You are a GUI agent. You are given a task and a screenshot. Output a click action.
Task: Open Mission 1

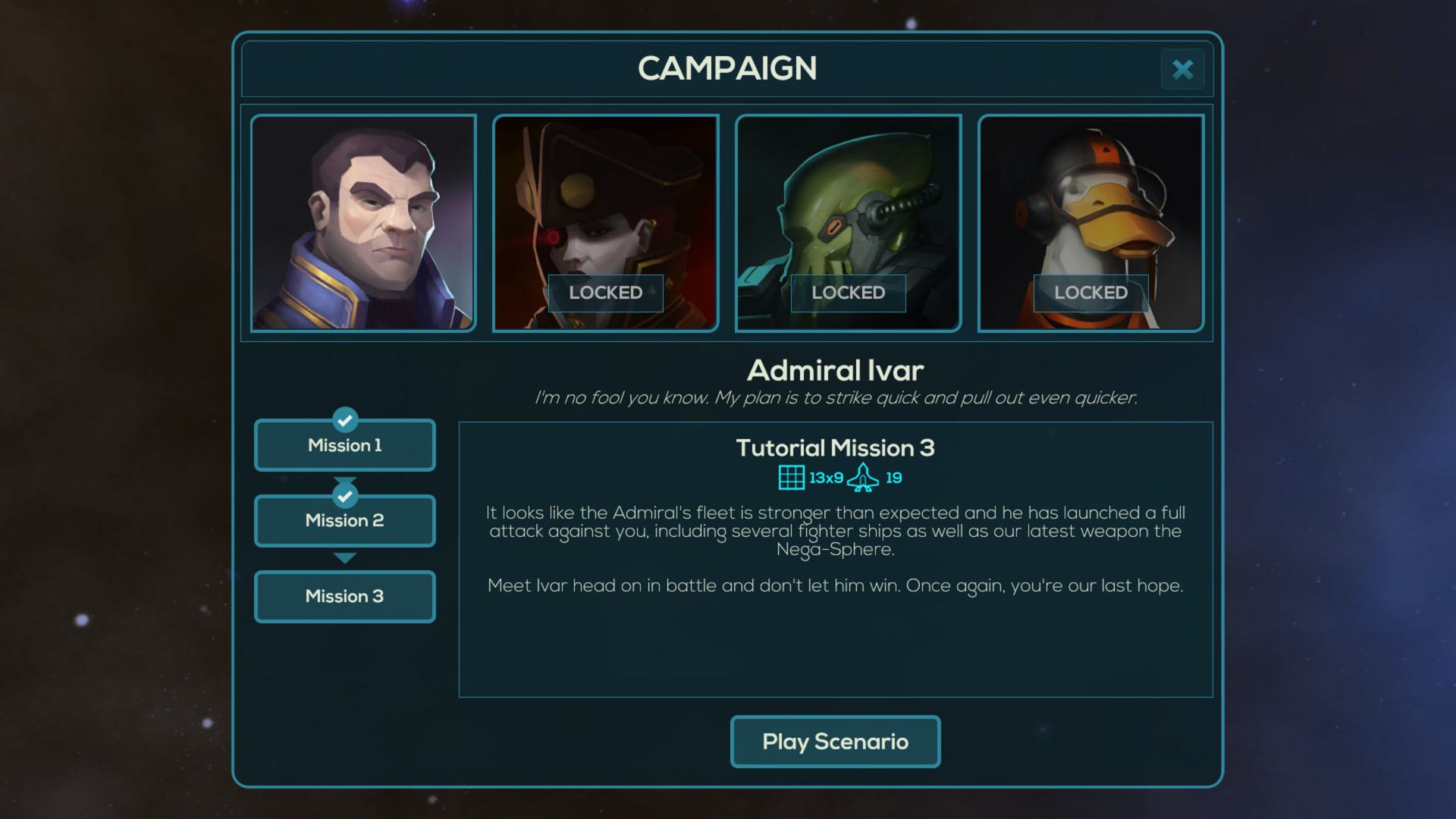345,445
